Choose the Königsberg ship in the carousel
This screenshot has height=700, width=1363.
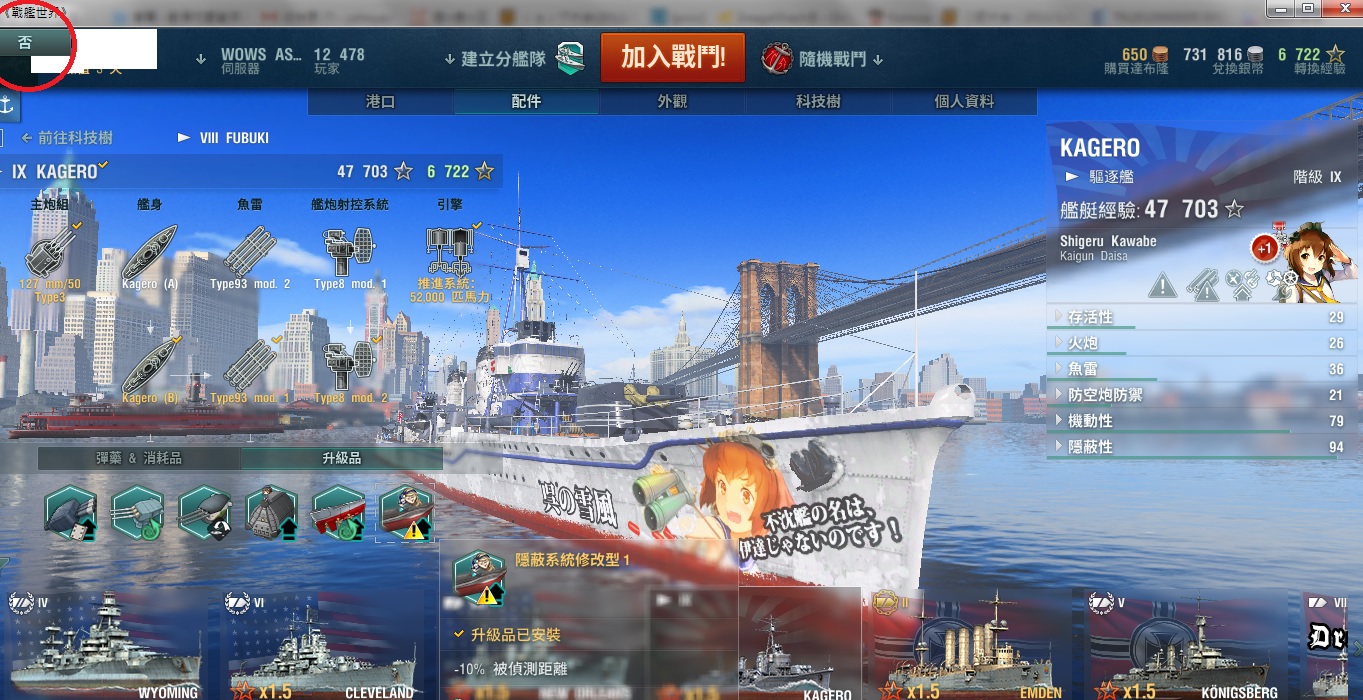[x=1185, y=645]
